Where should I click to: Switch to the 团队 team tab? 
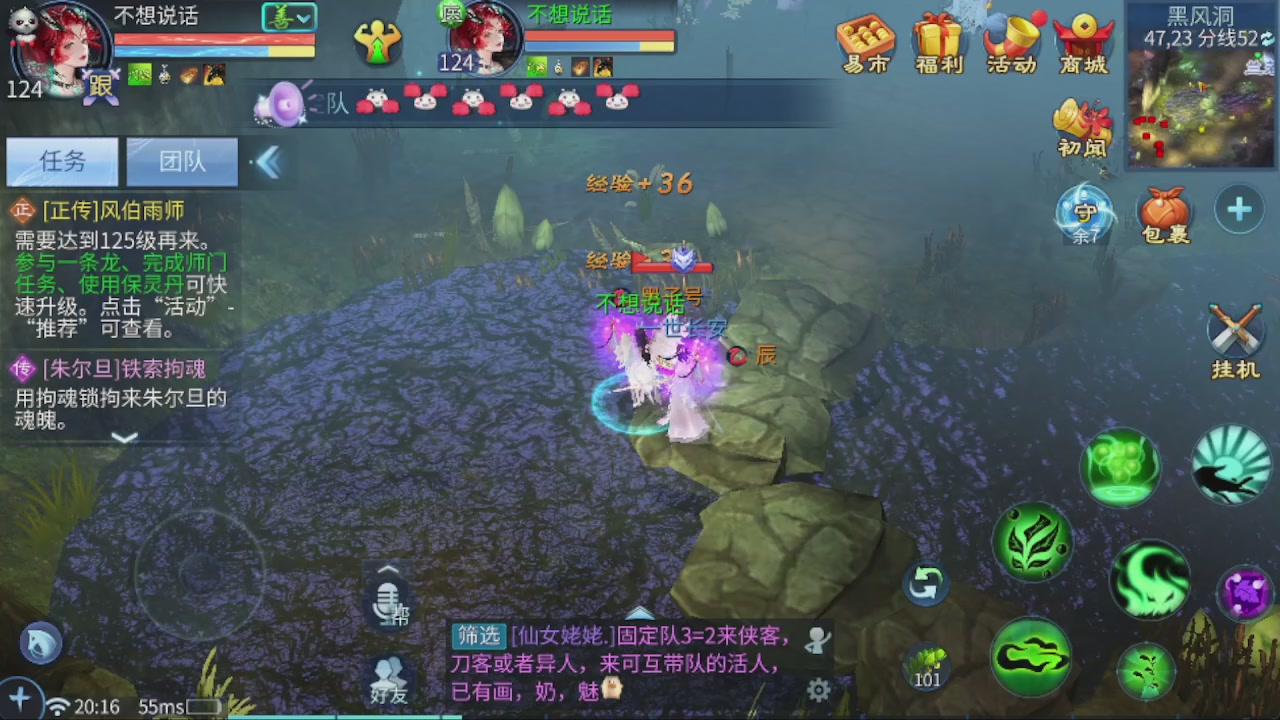coord(181,161)
